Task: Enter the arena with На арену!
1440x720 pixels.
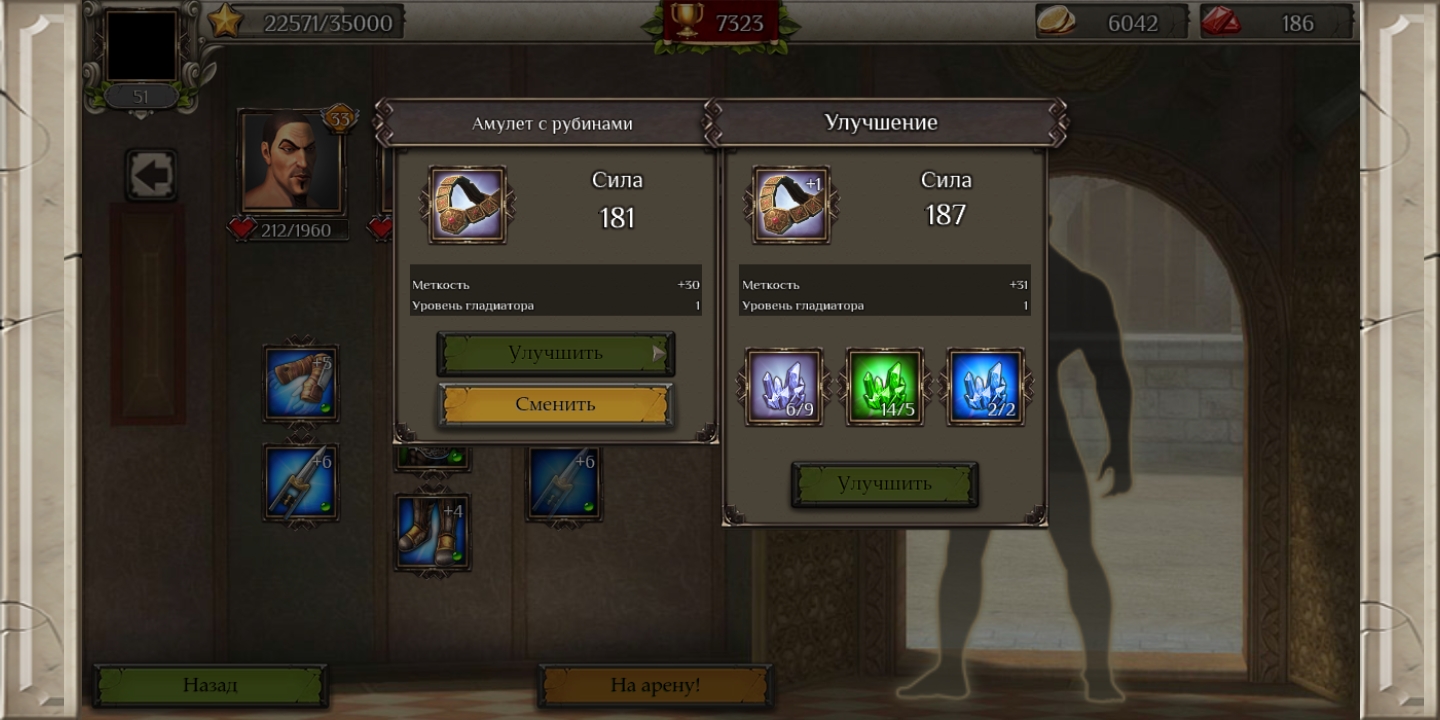Action: [655, 685]
